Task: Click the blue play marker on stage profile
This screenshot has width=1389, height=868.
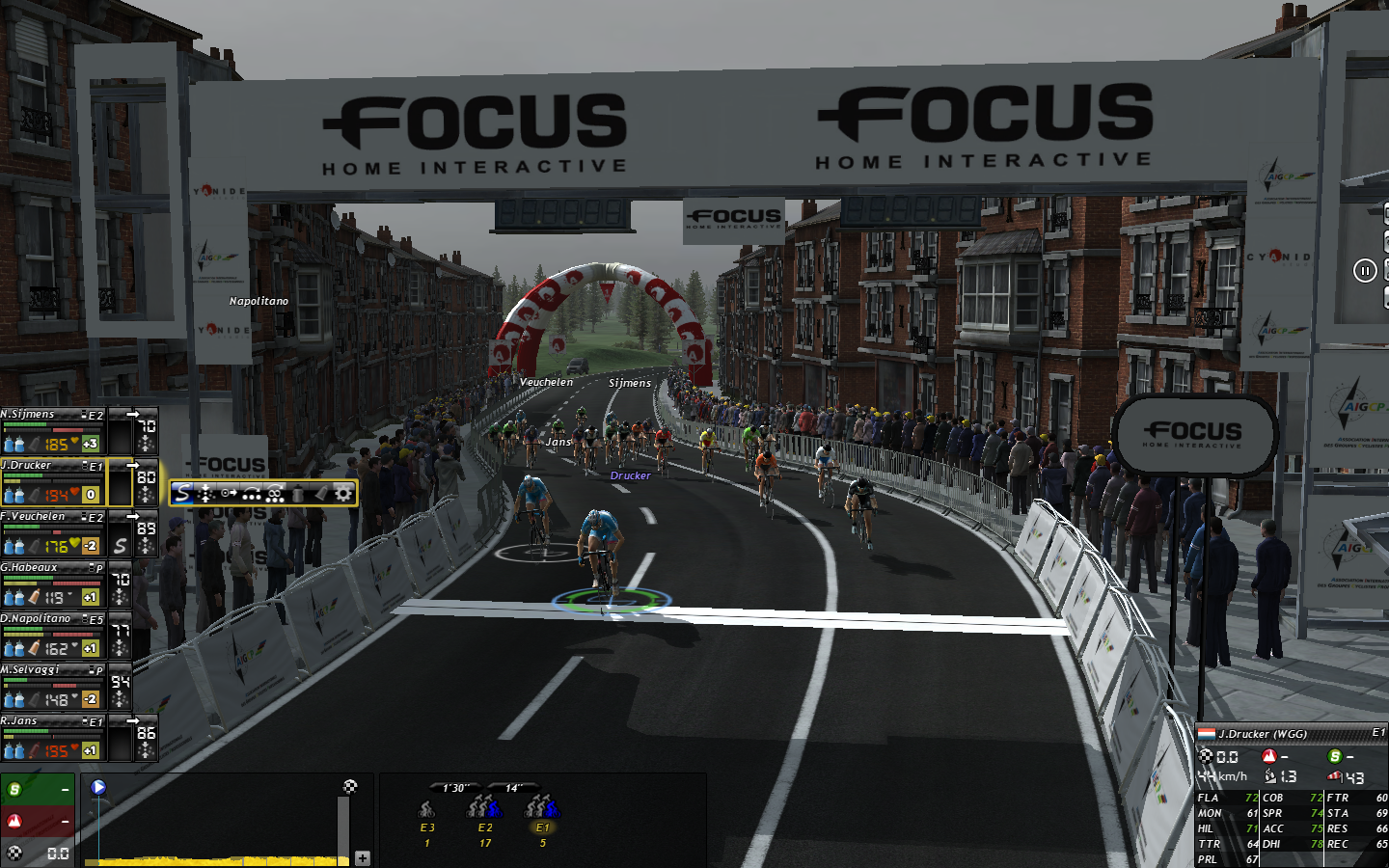Action: [x=98, y=787]
